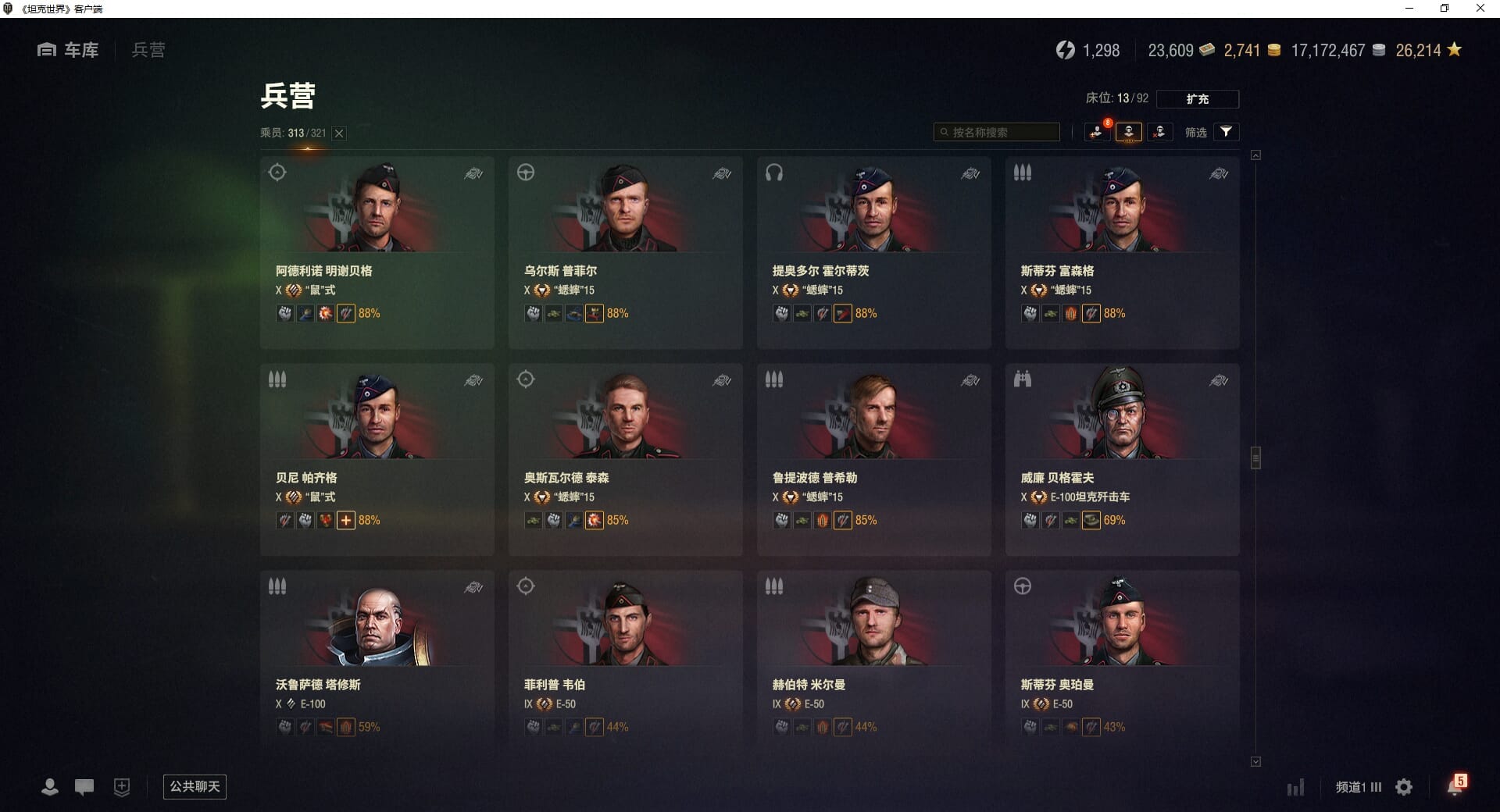Image resolution: width=1500 pixels, height=812 pixels.
Task: Click the 扩充 expand bunks button
Action: (1197, 99)
